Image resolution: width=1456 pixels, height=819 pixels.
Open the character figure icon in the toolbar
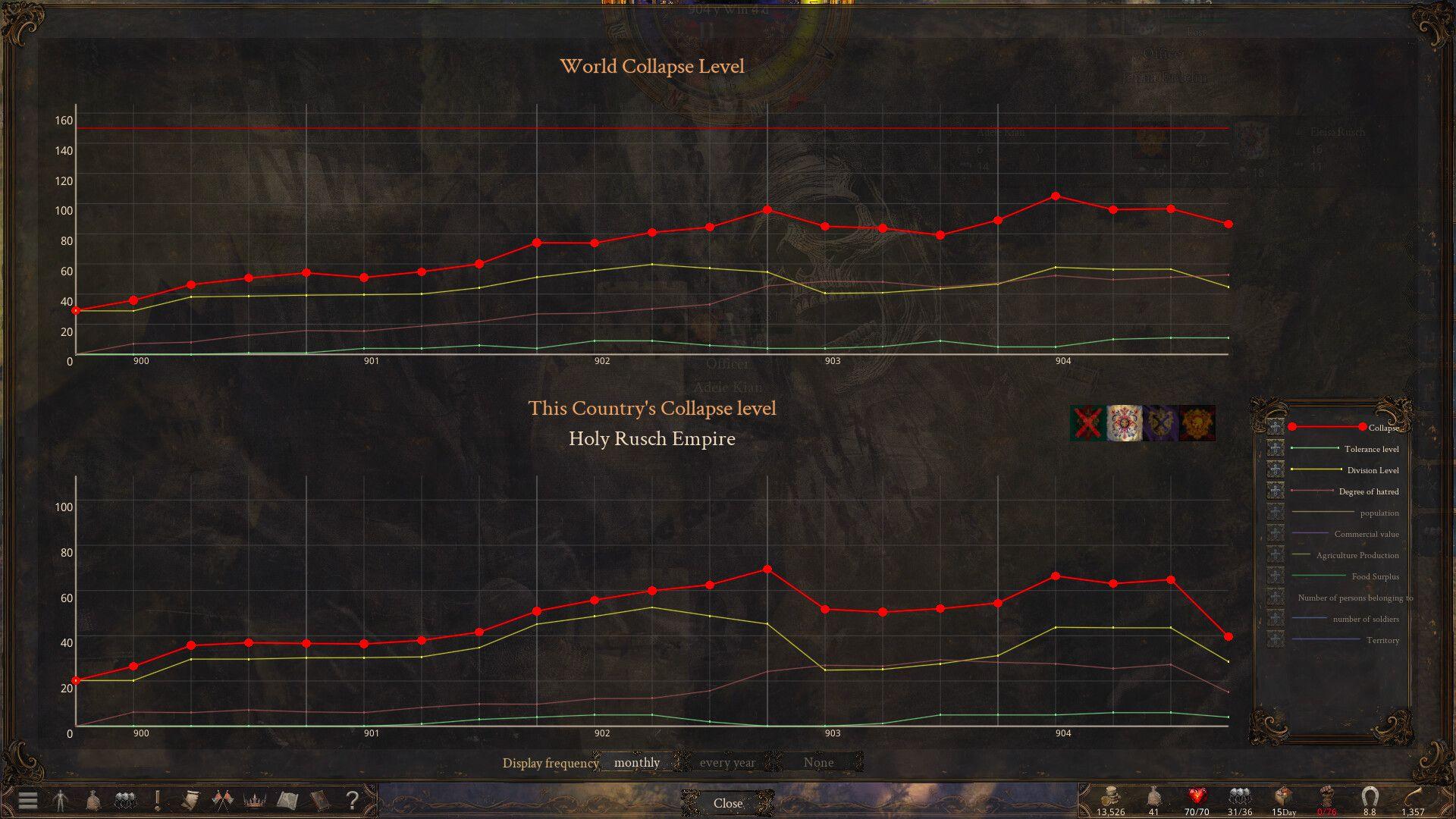pos(60,799)
